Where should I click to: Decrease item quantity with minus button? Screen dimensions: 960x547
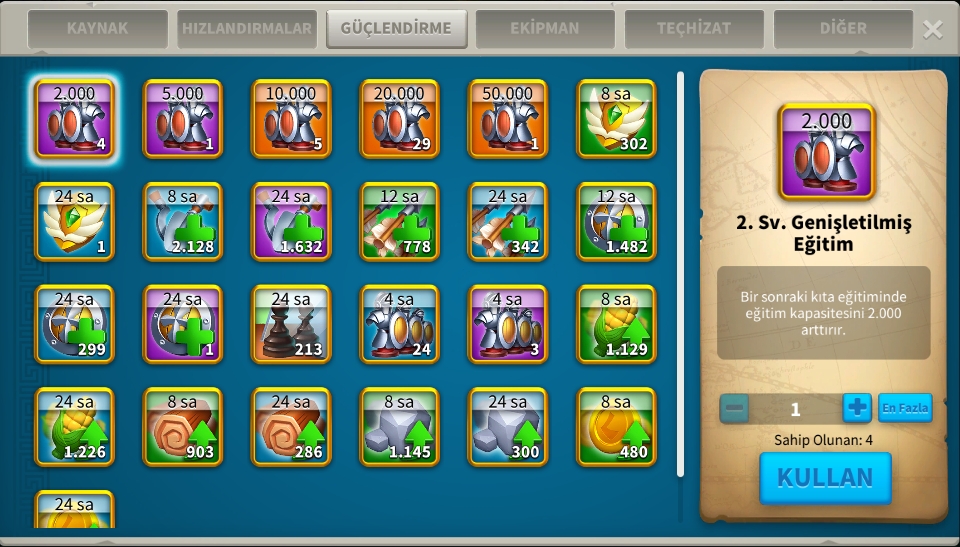pyautogui.click(x=734, y=408)
